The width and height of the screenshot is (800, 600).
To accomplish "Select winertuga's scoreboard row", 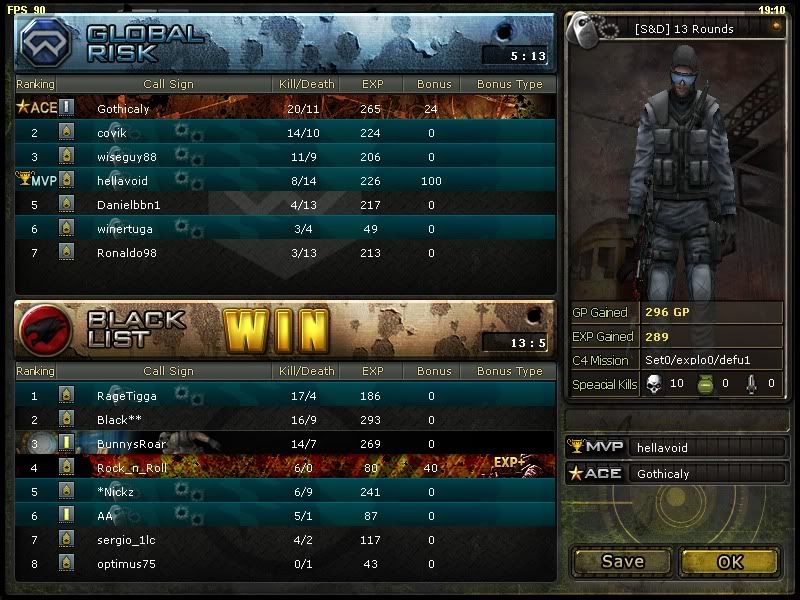I will click(284, 229).
